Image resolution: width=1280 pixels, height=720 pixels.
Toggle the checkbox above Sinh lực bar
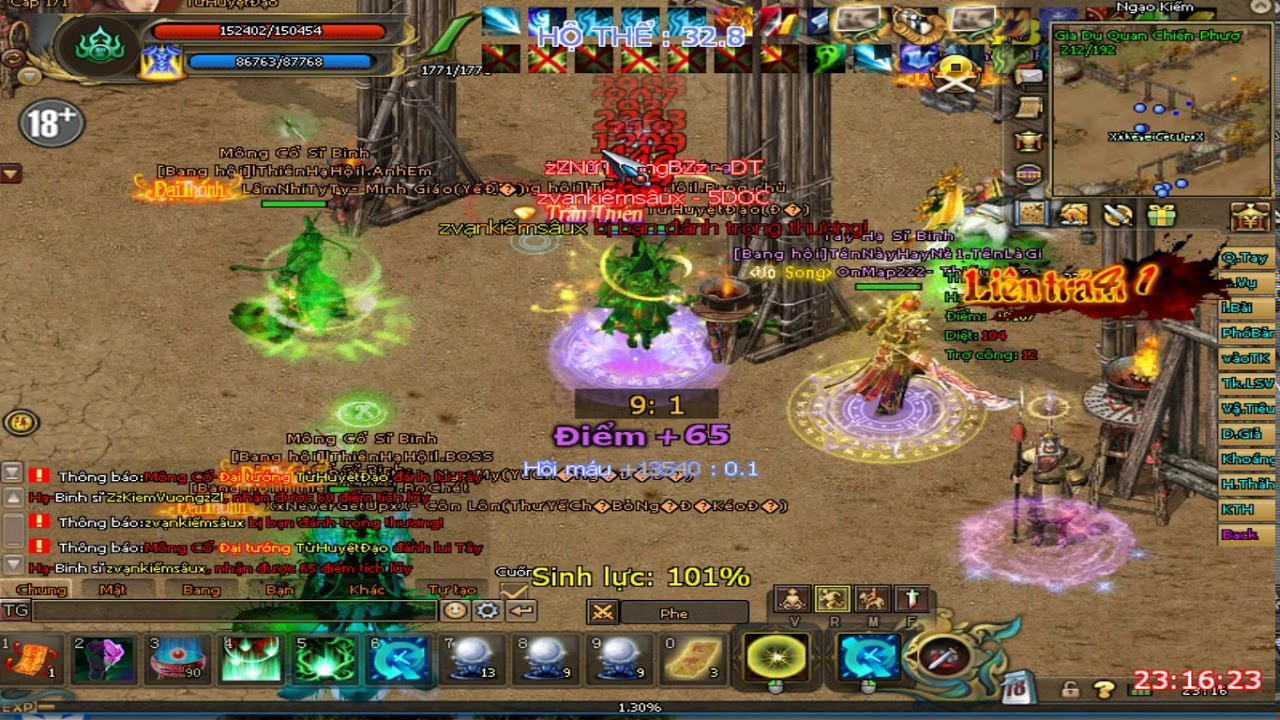tap(512, 588)
